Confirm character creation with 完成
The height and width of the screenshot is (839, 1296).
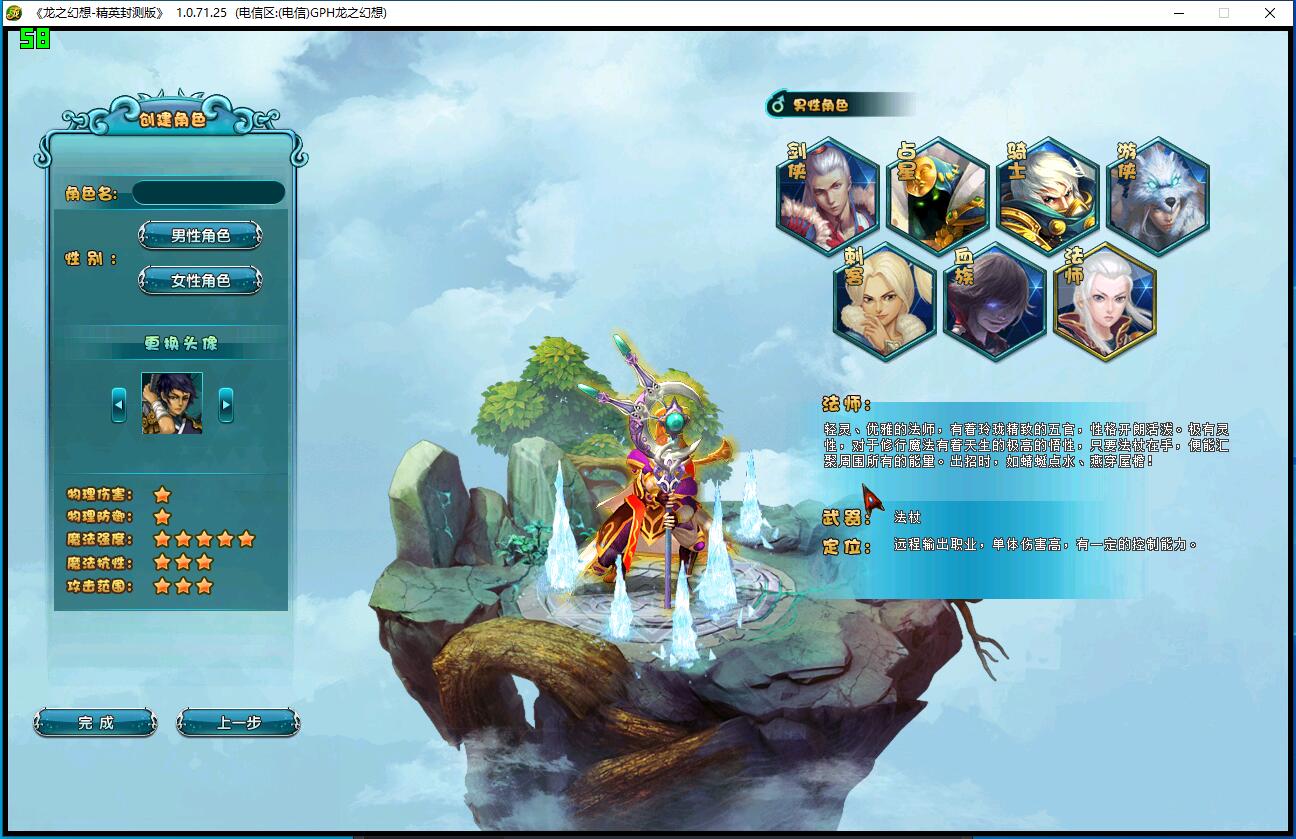point(96,723)
